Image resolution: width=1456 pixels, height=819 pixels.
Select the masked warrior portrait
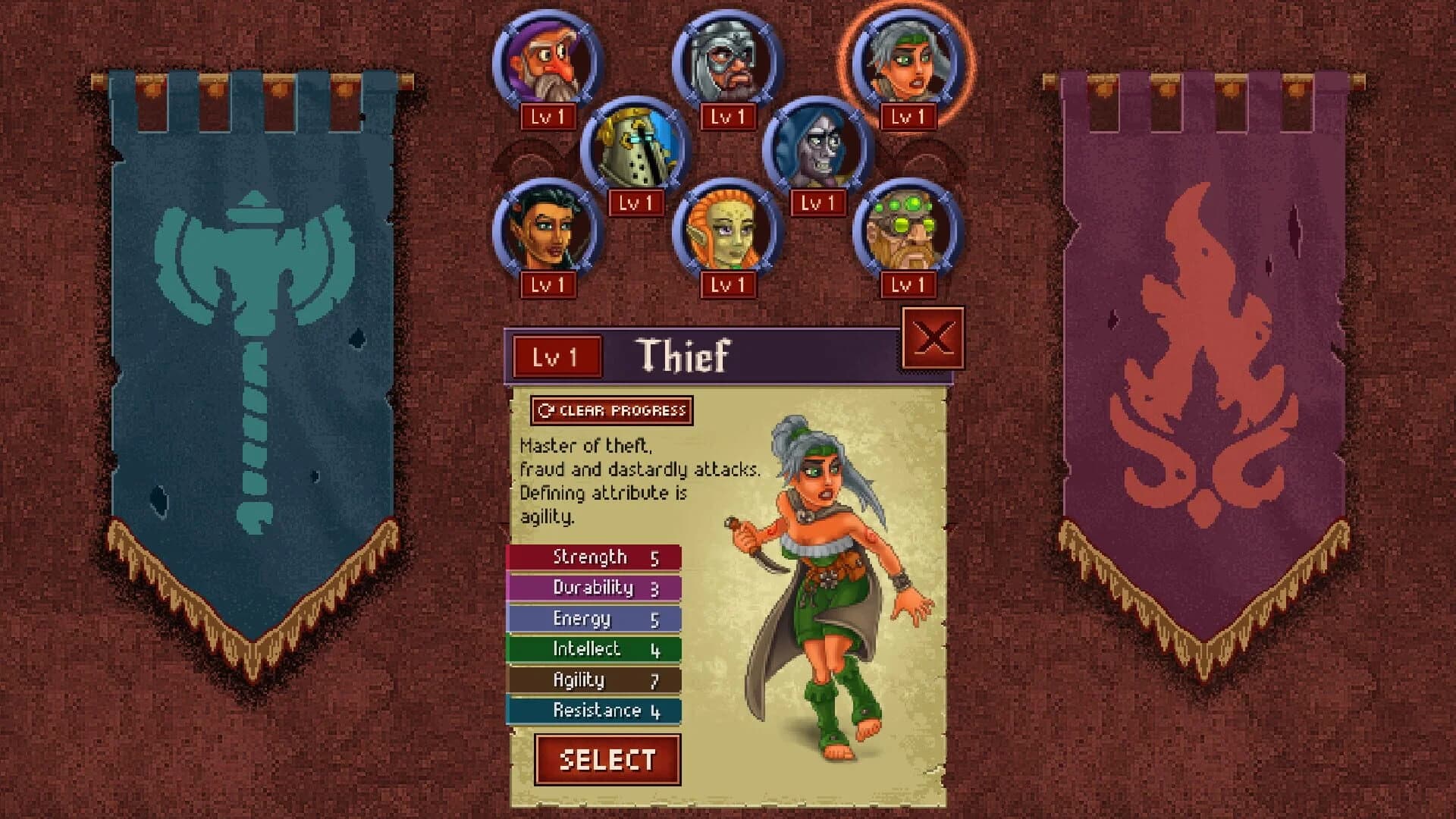(726, 59)
